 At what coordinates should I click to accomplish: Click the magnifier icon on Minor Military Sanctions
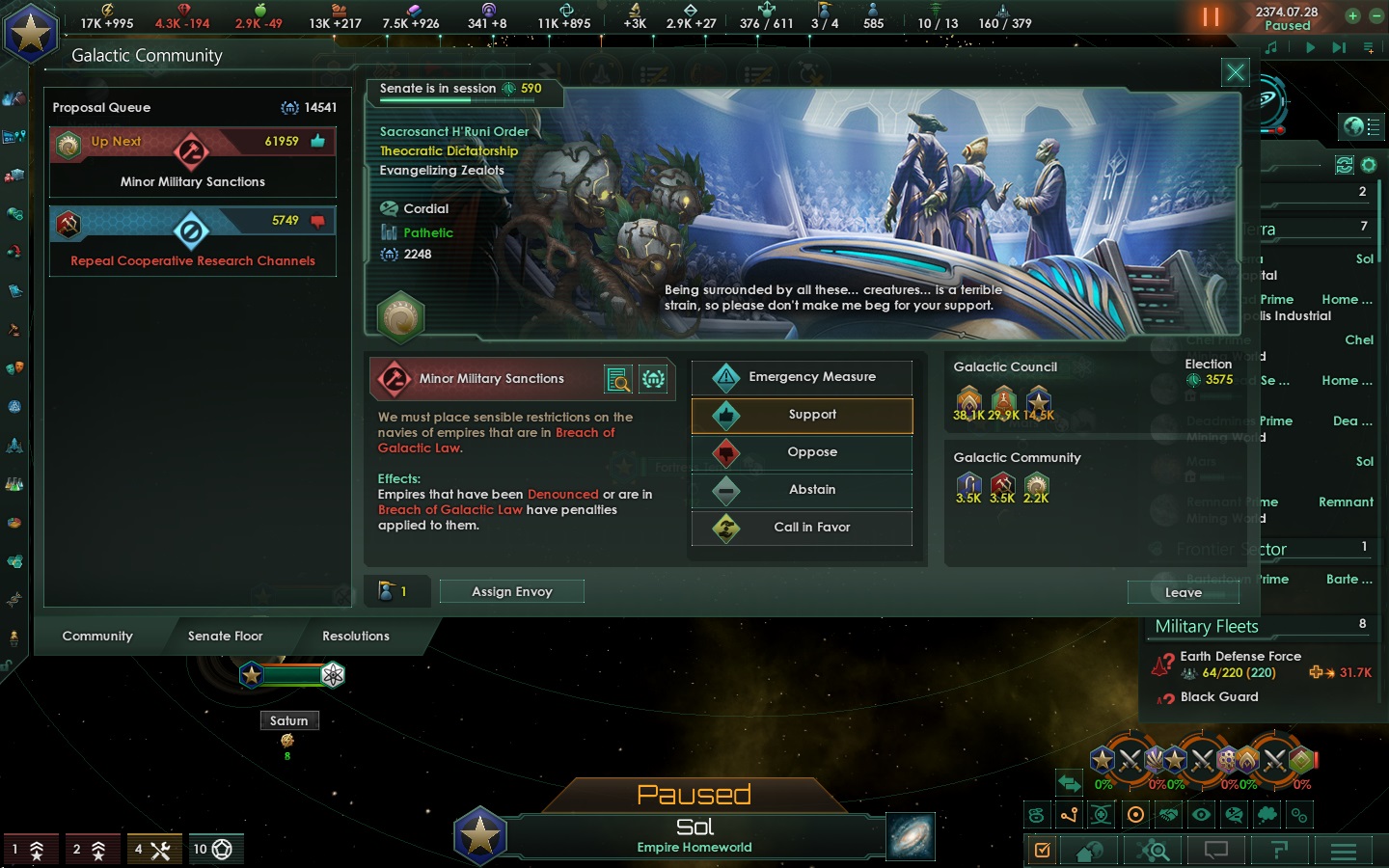(x=617, y=379)
